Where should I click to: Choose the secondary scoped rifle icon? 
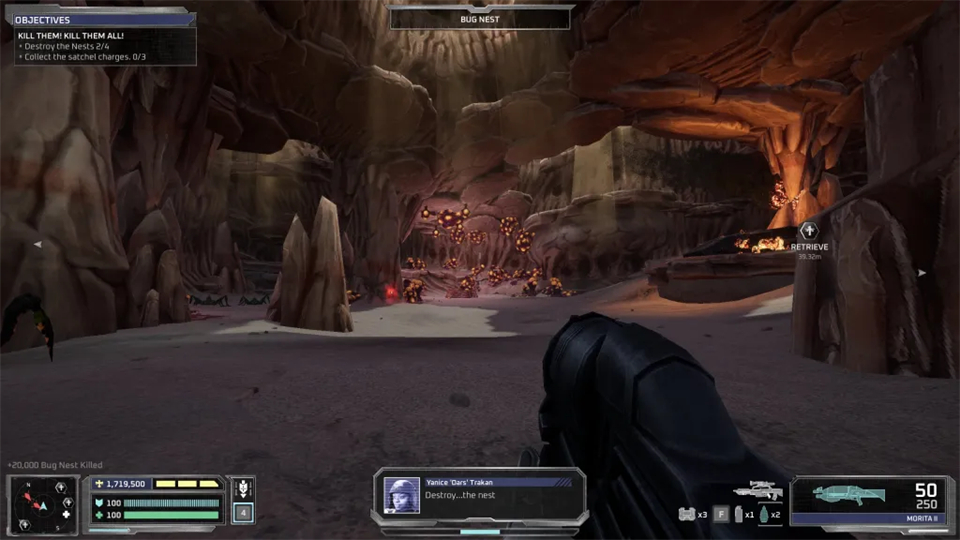(x=757, y=491)
